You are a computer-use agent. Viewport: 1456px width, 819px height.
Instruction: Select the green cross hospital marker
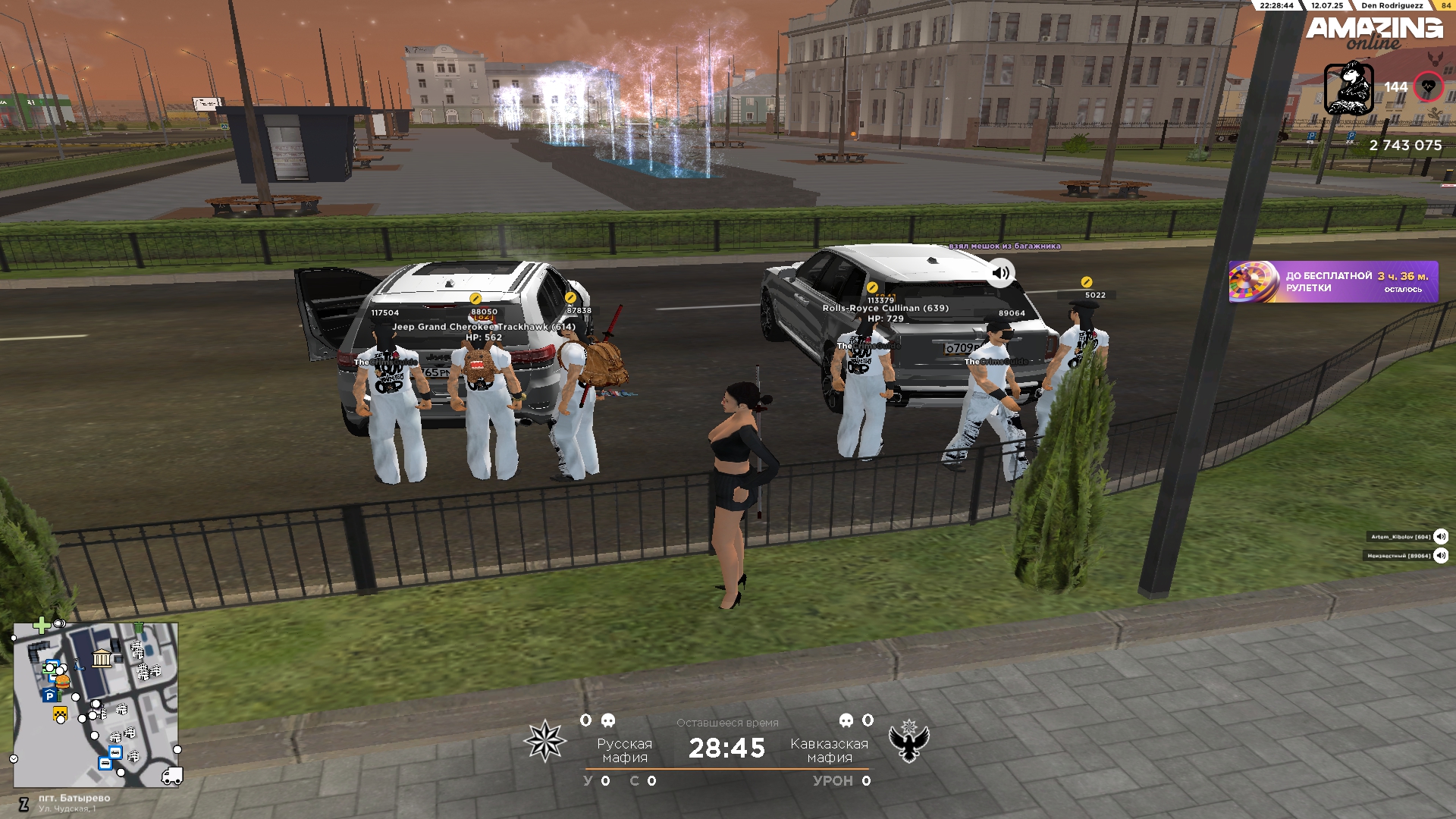pyautogui.click(x=41, y=625)
